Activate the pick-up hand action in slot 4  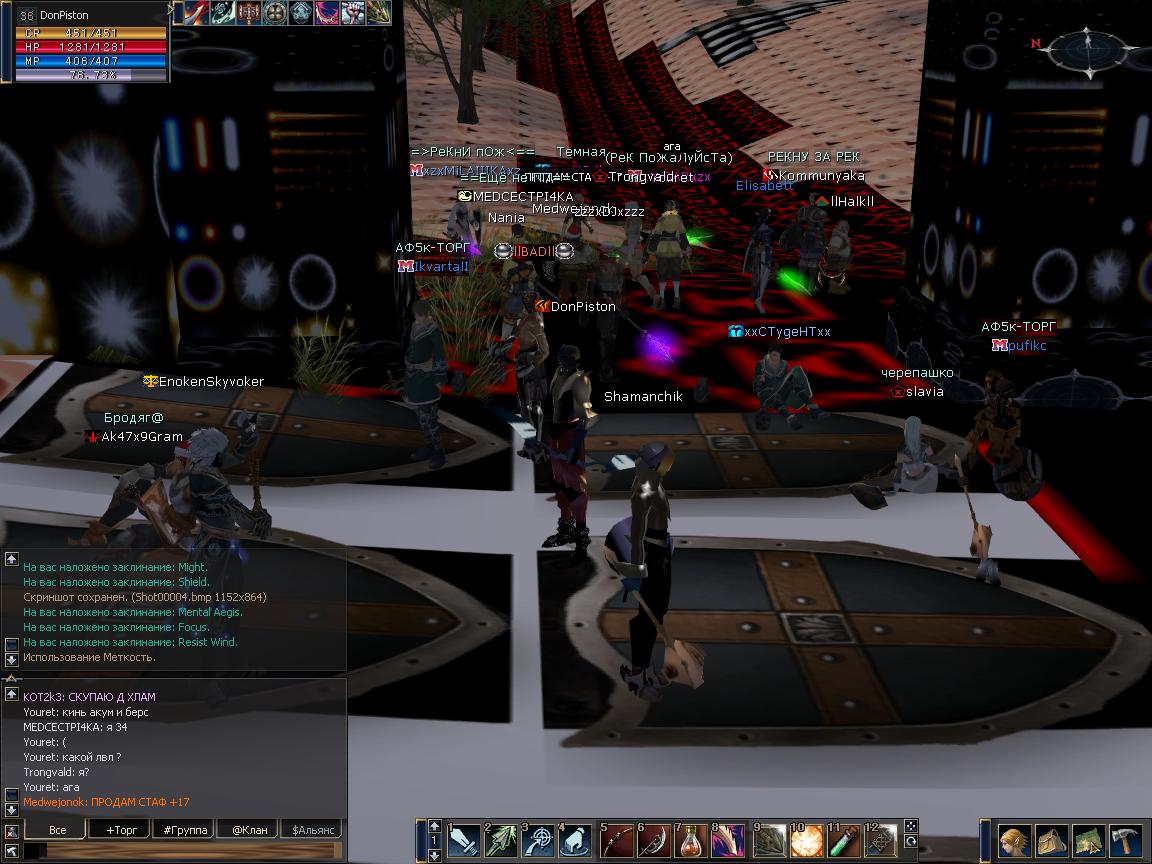tap(575, 841)
